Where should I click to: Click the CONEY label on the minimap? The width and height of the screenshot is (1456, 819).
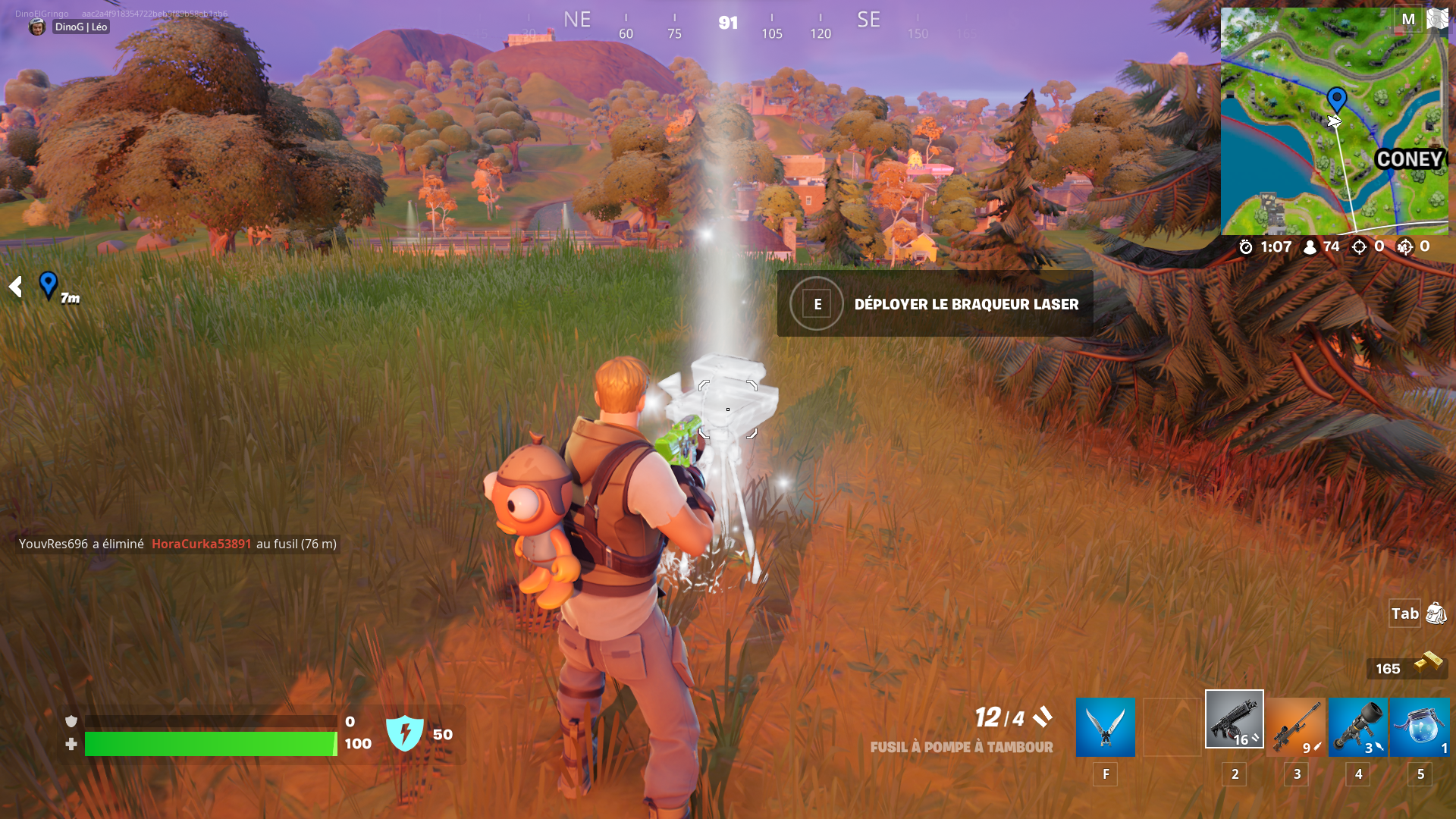click(1409, 159)
